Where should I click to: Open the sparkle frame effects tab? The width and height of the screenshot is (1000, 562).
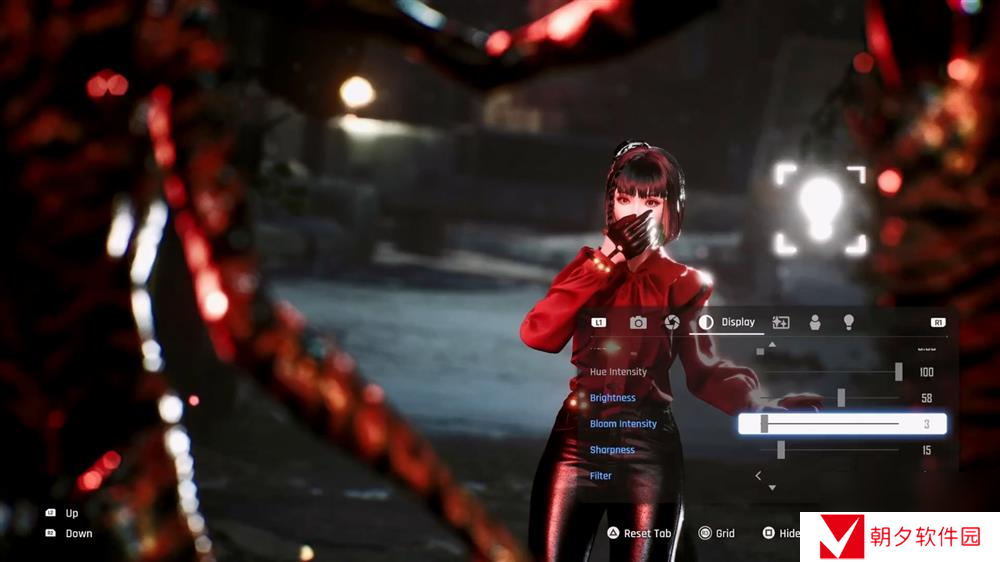pos(781,322)
